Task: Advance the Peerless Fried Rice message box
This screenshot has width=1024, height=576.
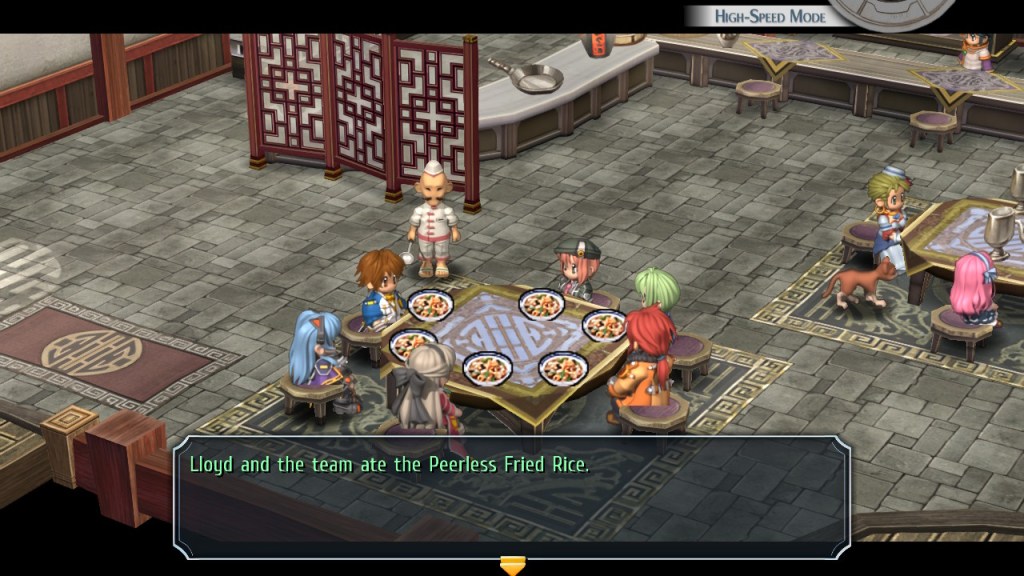Action: click(x=512, y=496)
